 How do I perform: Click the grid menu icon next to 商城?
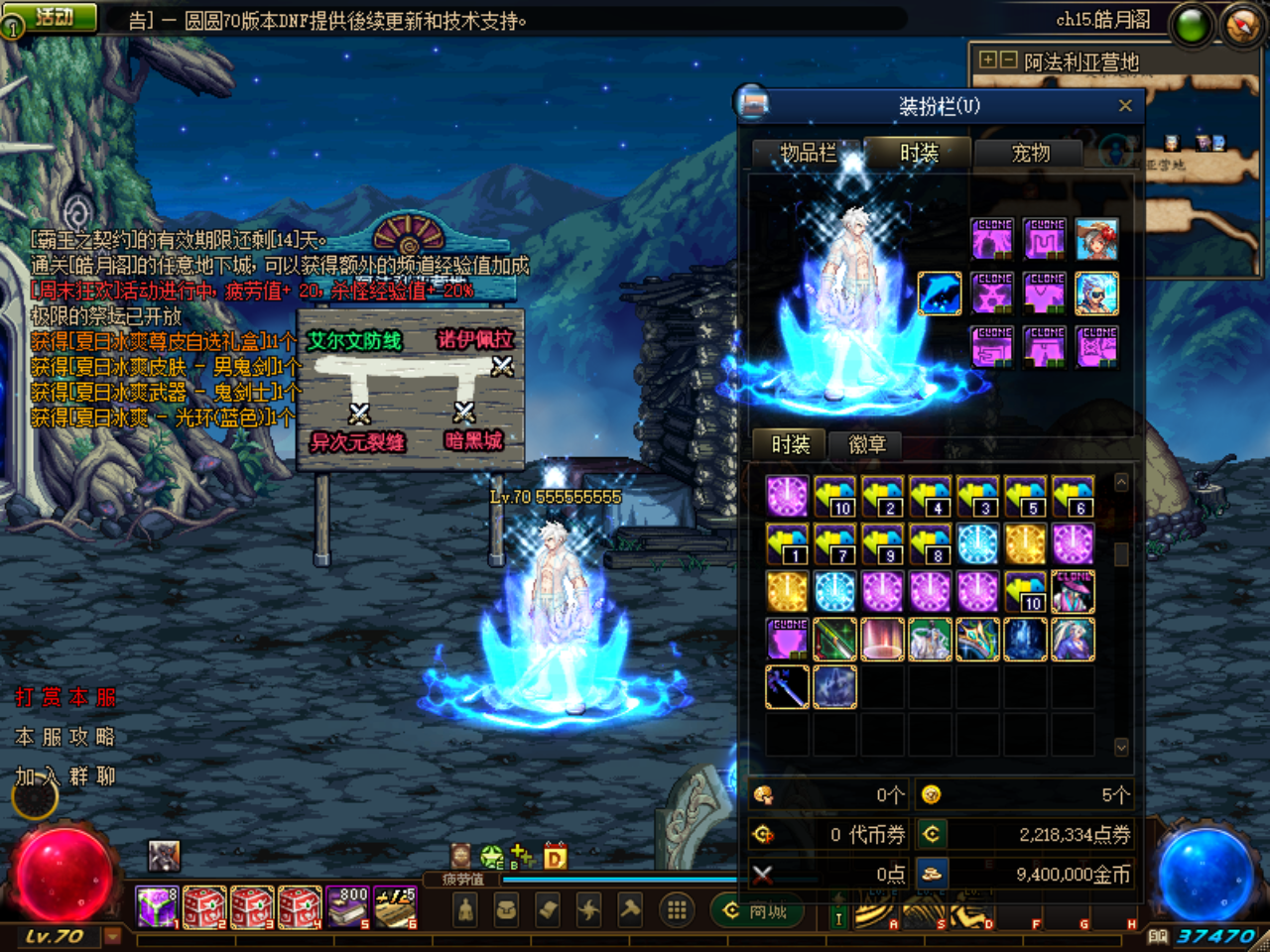point(677,909)
